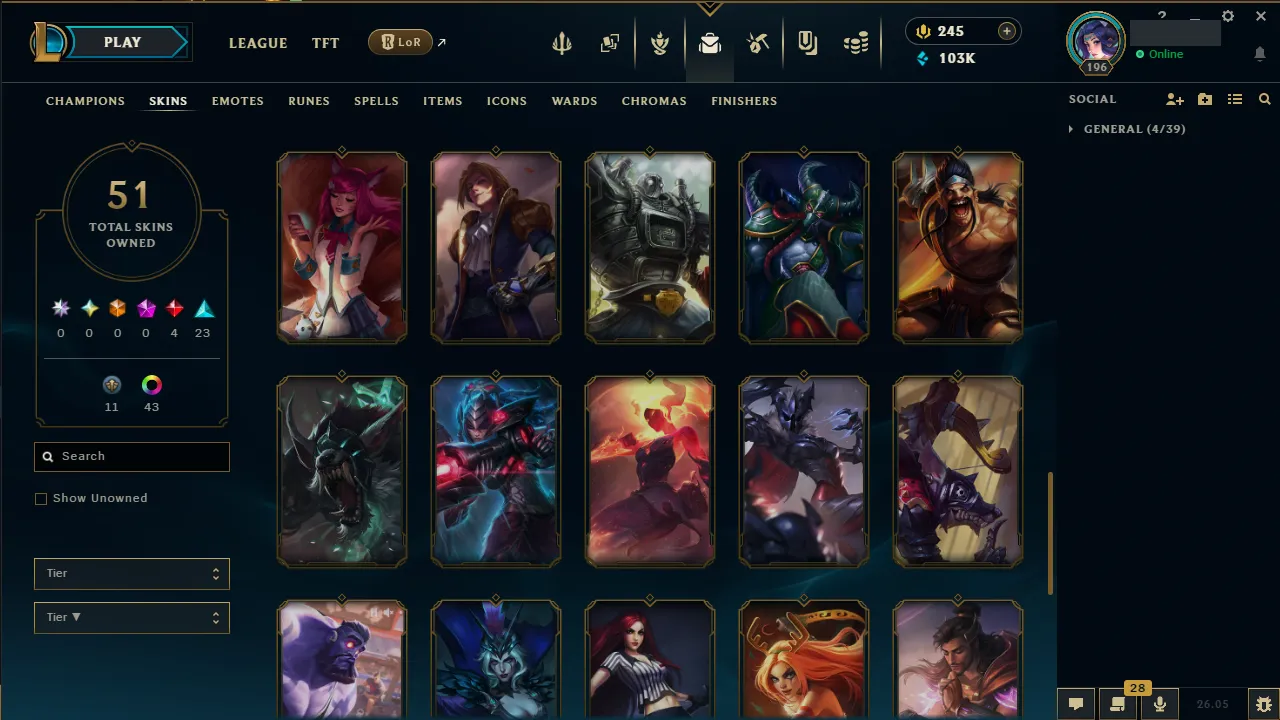Enable the Show Unowned checkbox
1280x720 pixels.
pos(41,498)
